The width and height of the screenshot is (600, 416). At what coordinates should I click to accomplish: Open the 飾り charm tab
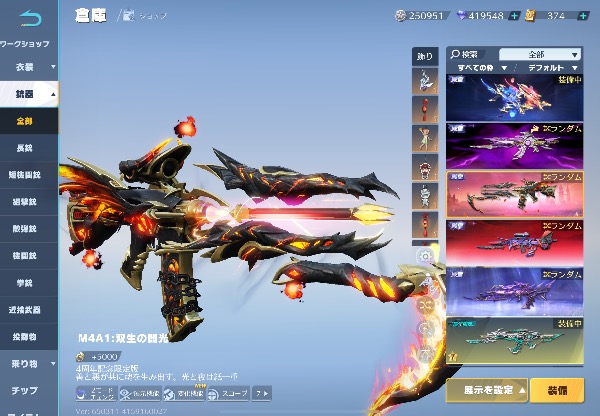point(424,58)
